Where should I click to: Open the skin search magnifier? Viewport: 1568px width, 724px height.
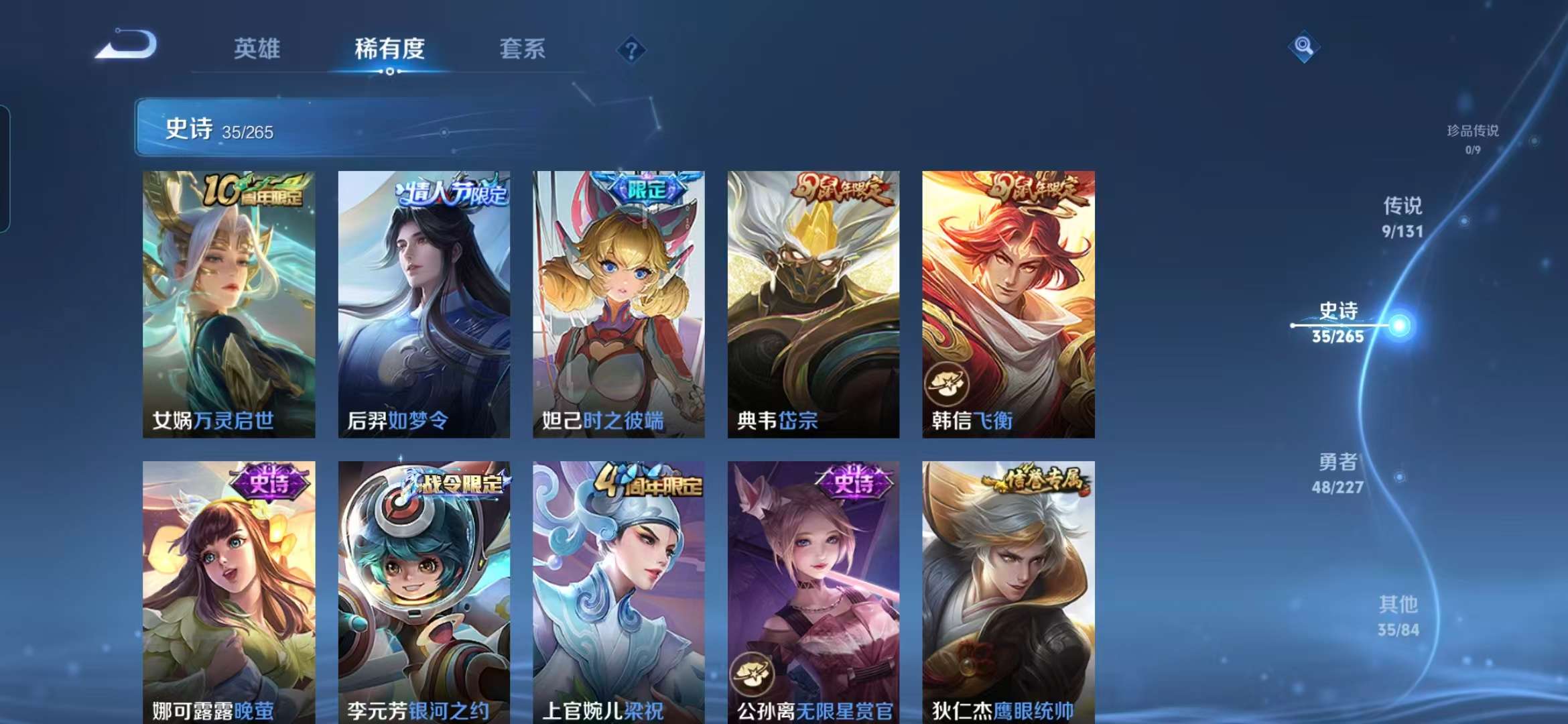[1303, 46]
